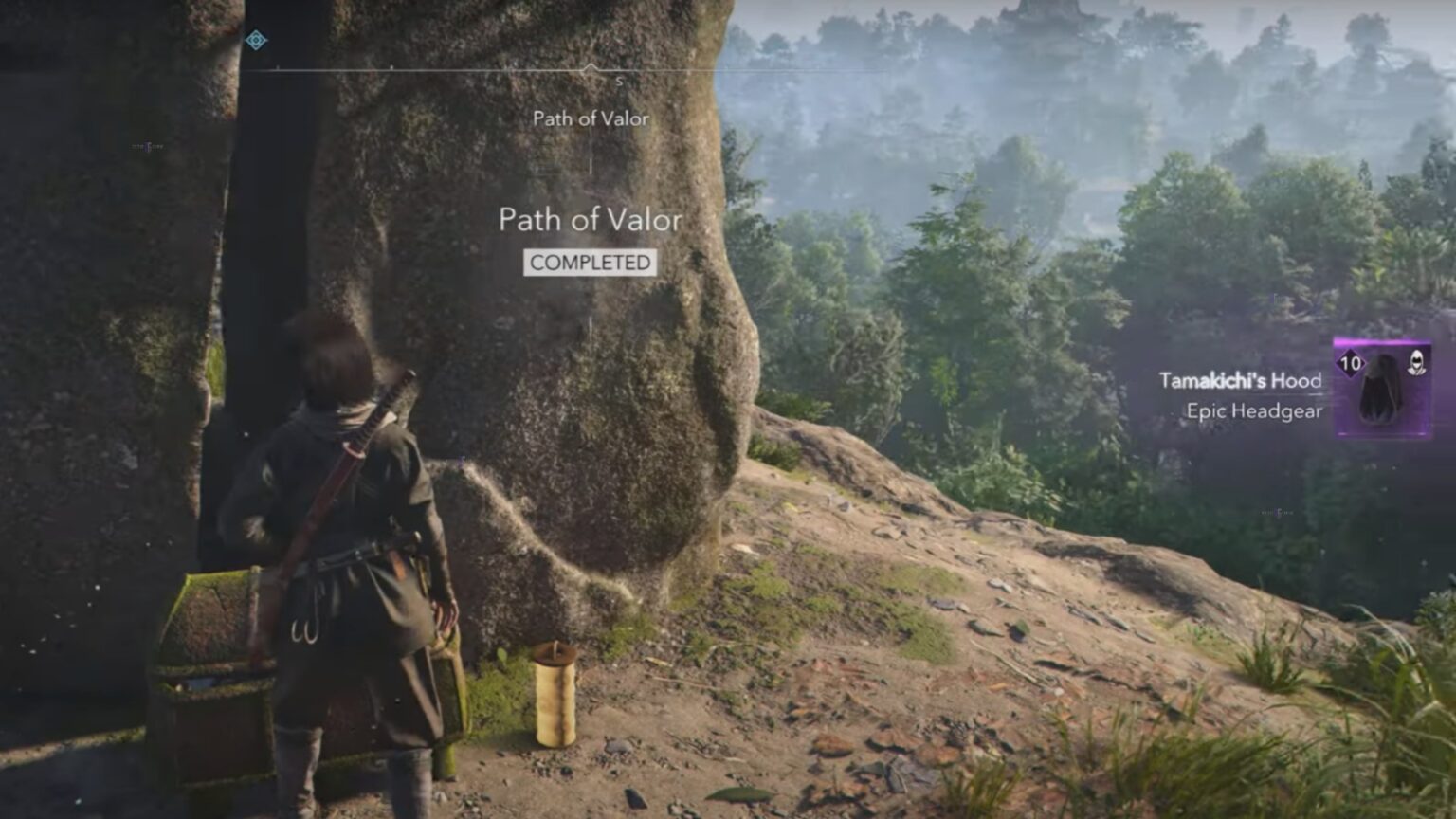Select the Path of Valor quest title
Image resolution: width=1456 pixels, height=819 pixels.
590,220
